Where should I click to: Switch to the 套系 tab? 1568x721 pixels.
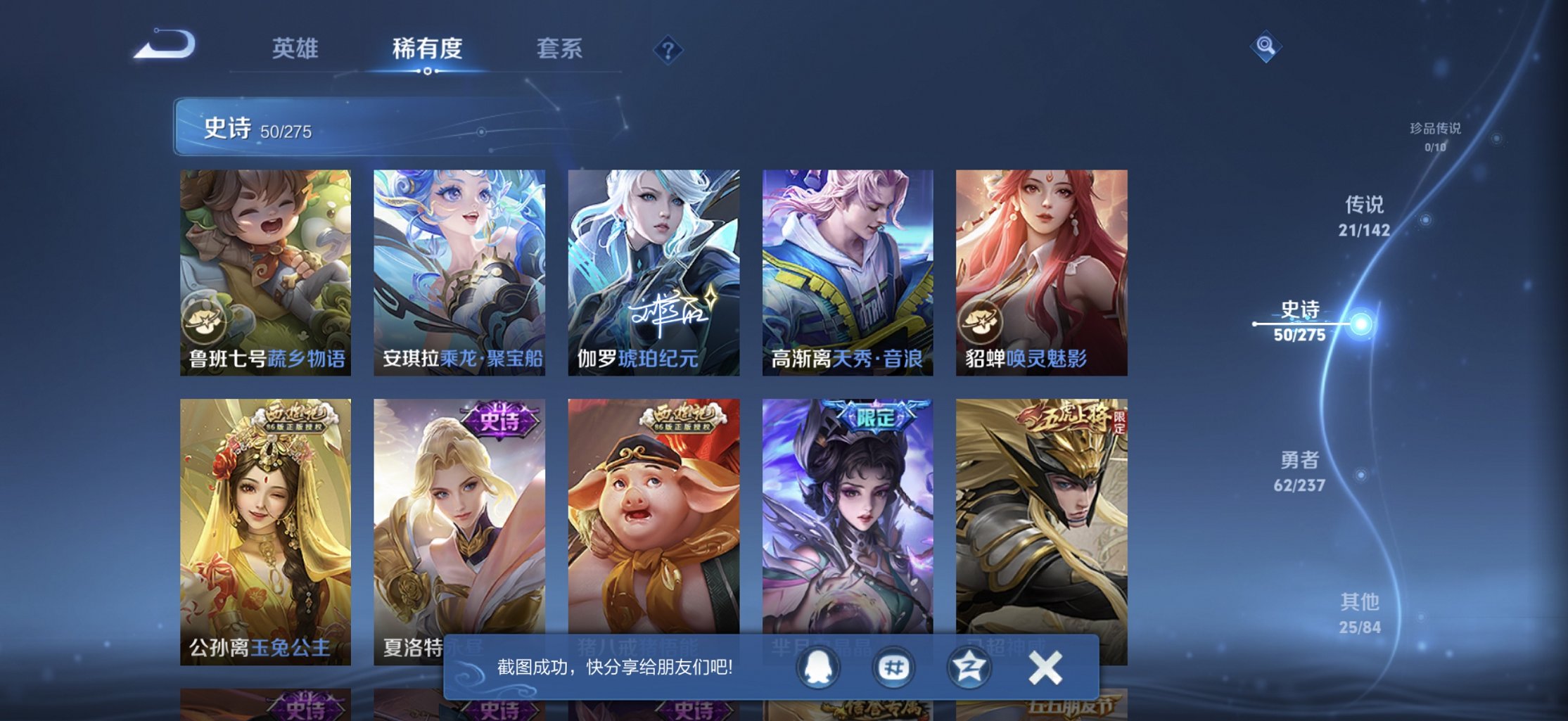coord(559,49)
